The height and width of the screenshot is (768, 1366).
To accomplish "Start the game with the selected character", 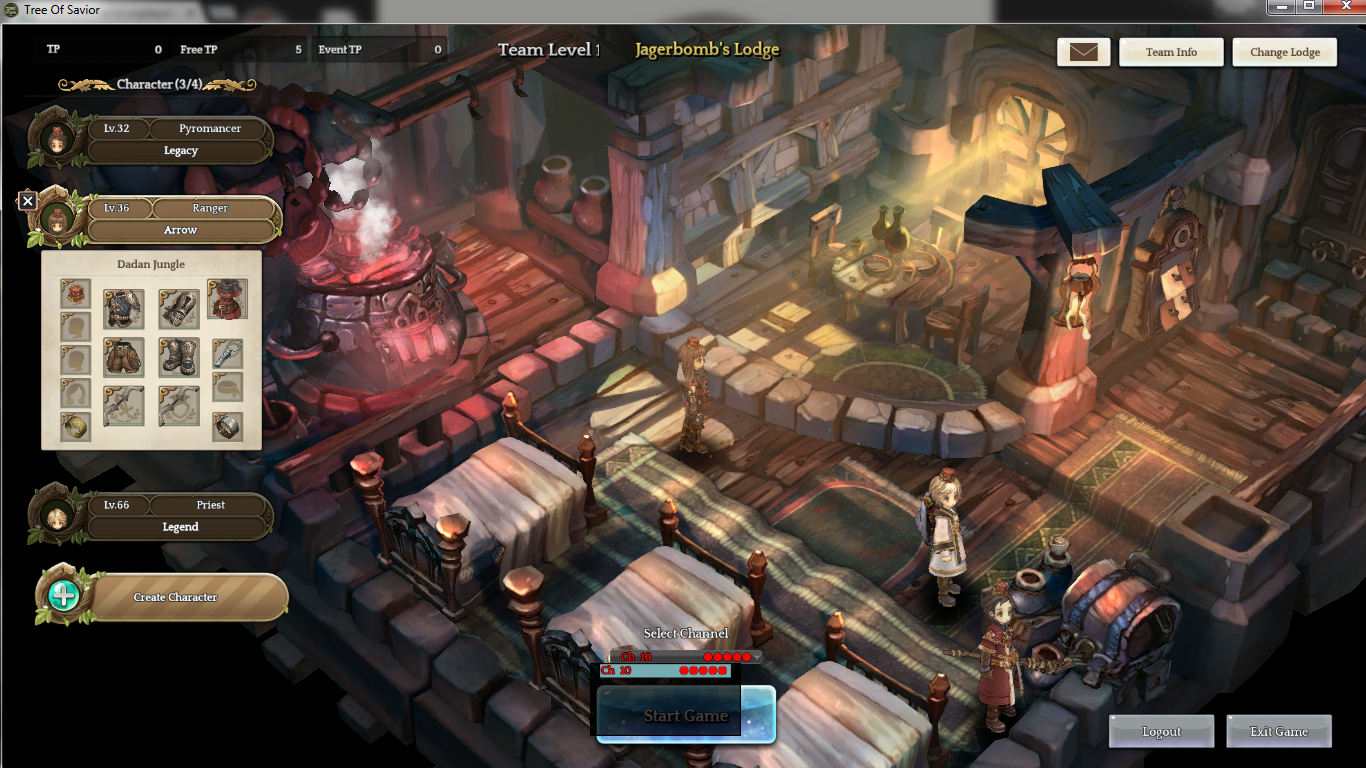I will [x=686, y=715].
